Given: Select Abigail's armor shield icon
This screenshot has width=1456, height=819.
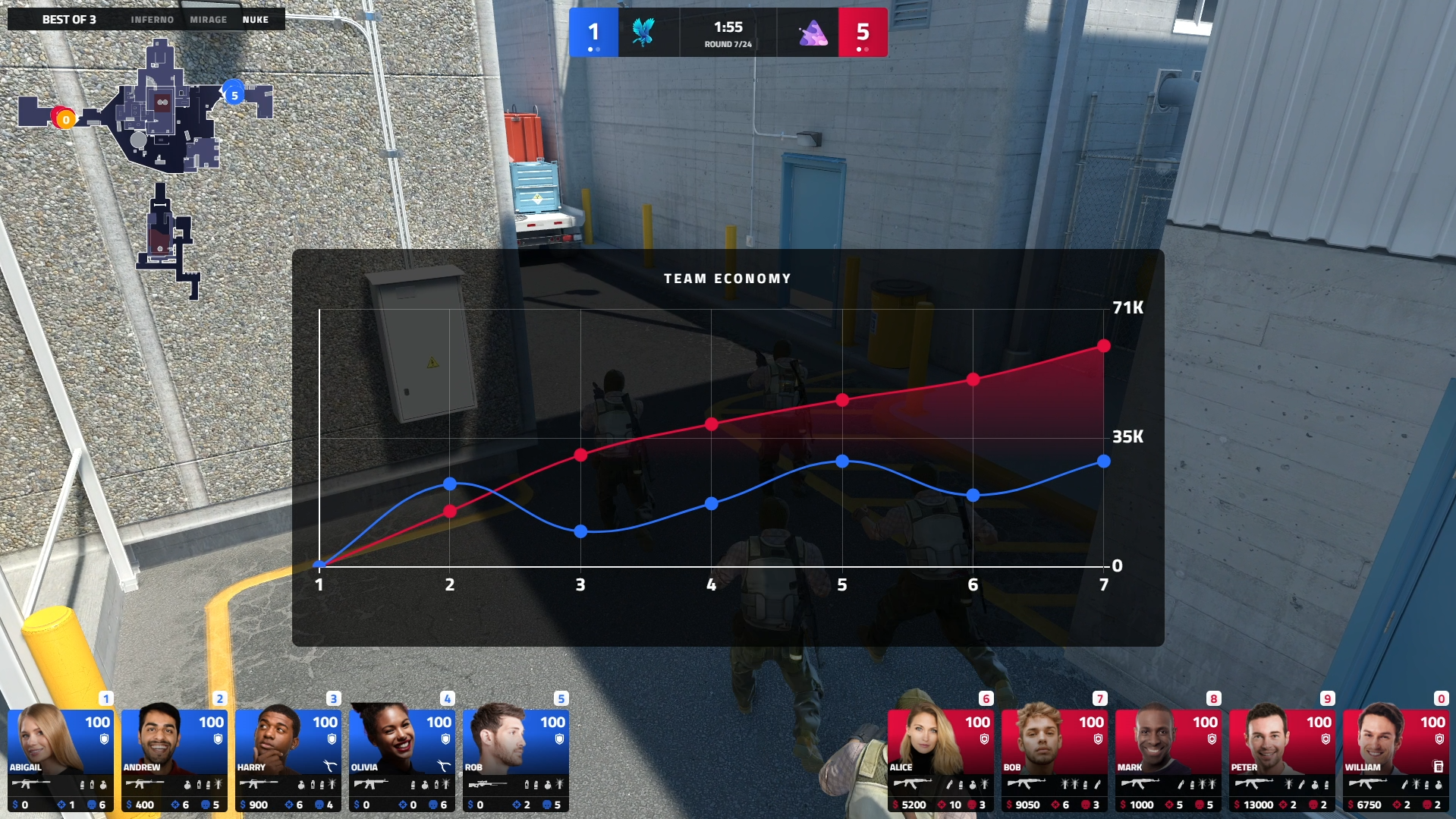Looking at the screenshot, I should [104, 740].
